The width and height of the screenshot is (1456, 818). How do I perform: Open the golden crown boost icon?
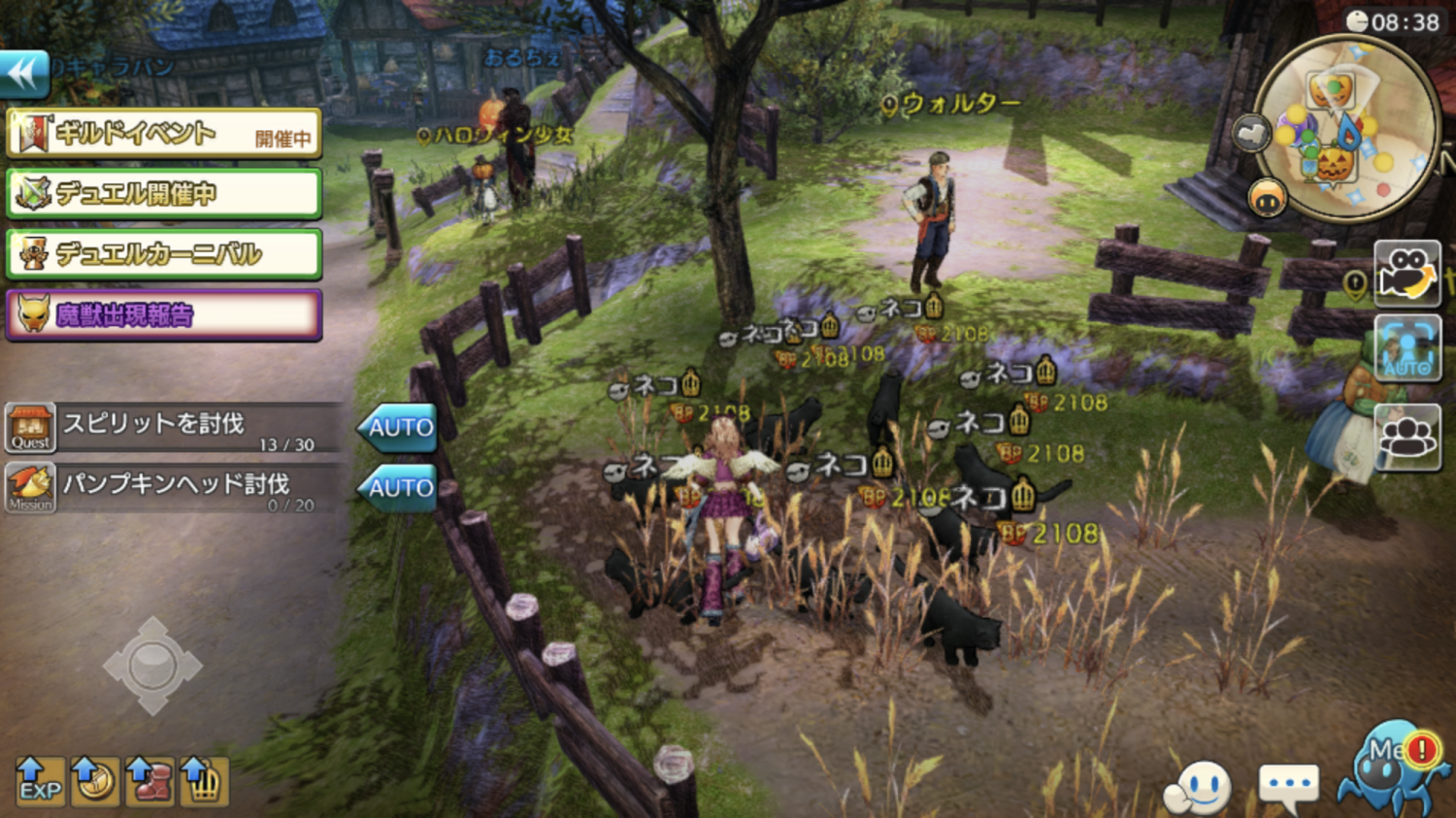point(204,781)
